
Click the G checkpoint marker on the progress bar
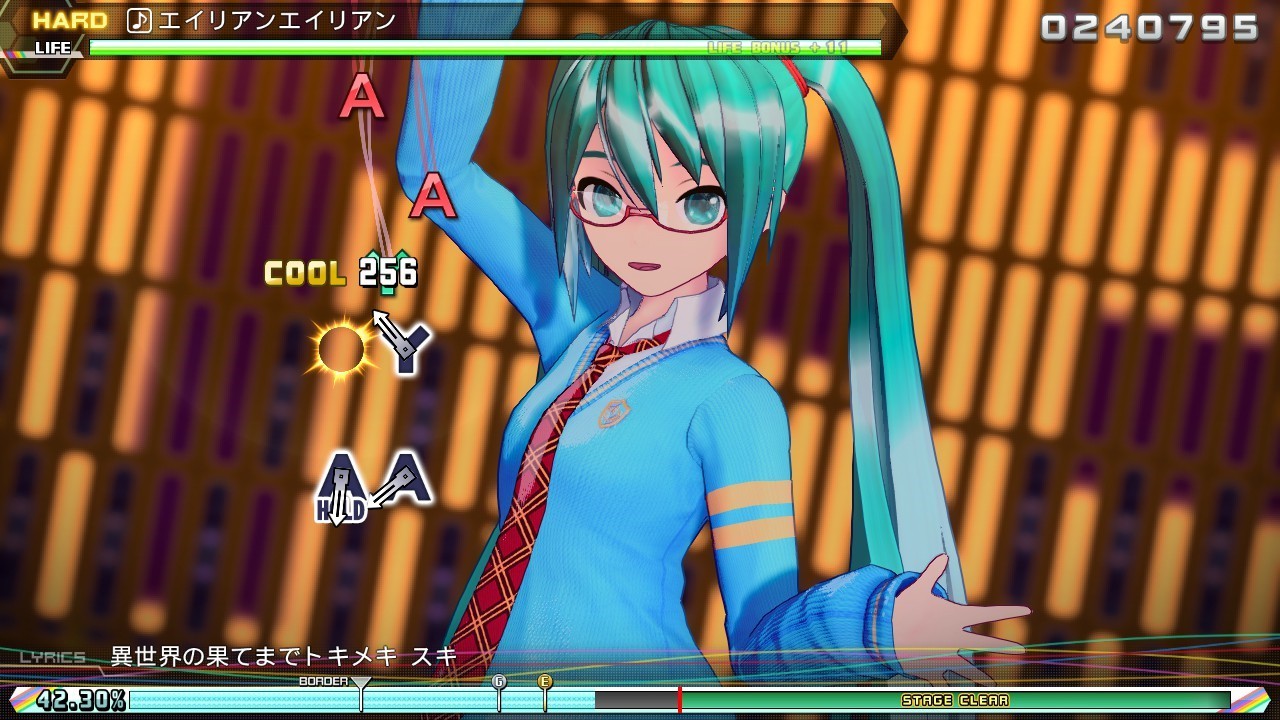(498, 683)
